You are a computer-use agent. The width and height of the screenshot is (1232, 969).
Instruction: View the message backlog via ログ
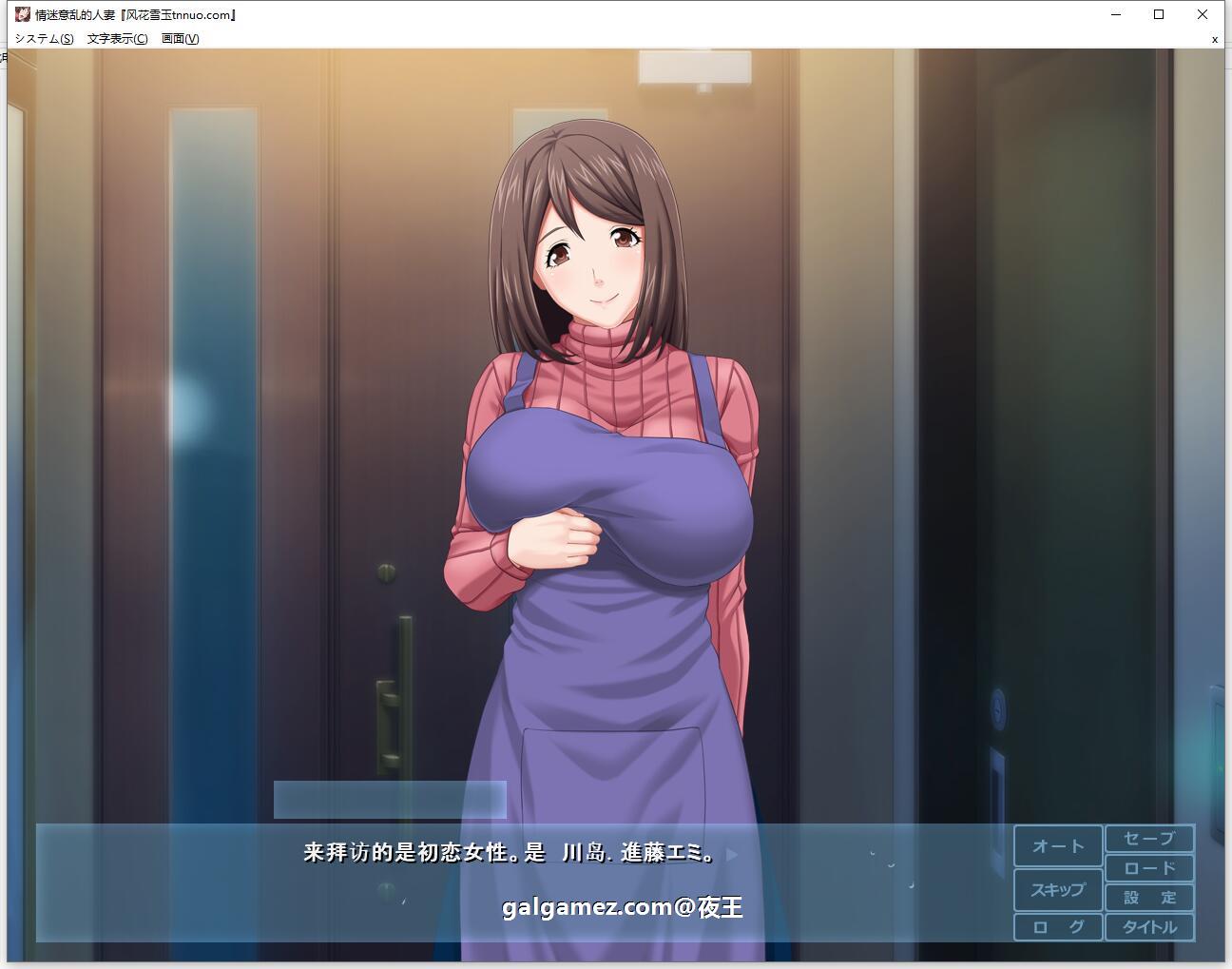1057,926
